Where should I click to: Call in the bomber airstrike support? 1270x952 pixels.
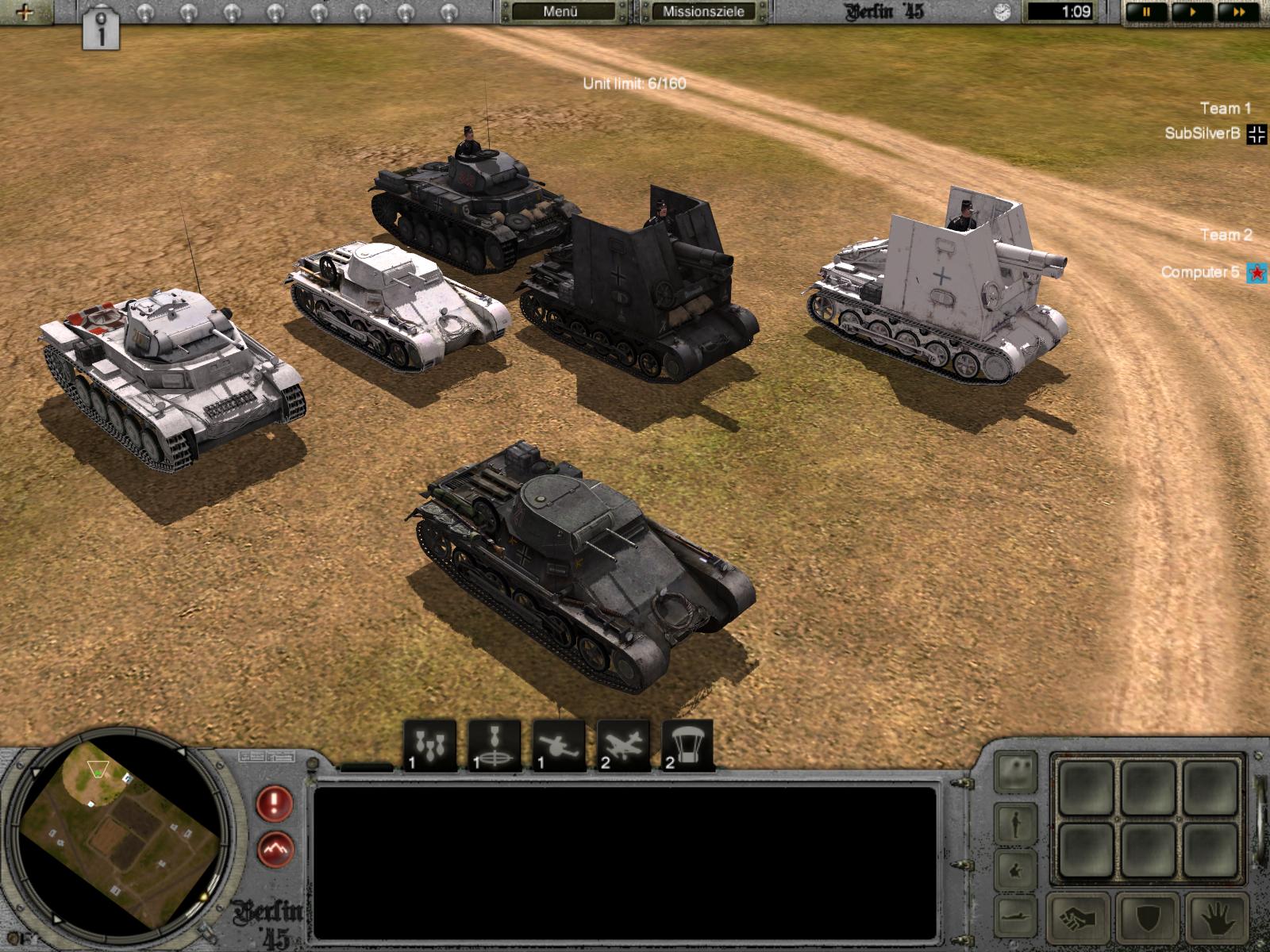click(430, 746)
